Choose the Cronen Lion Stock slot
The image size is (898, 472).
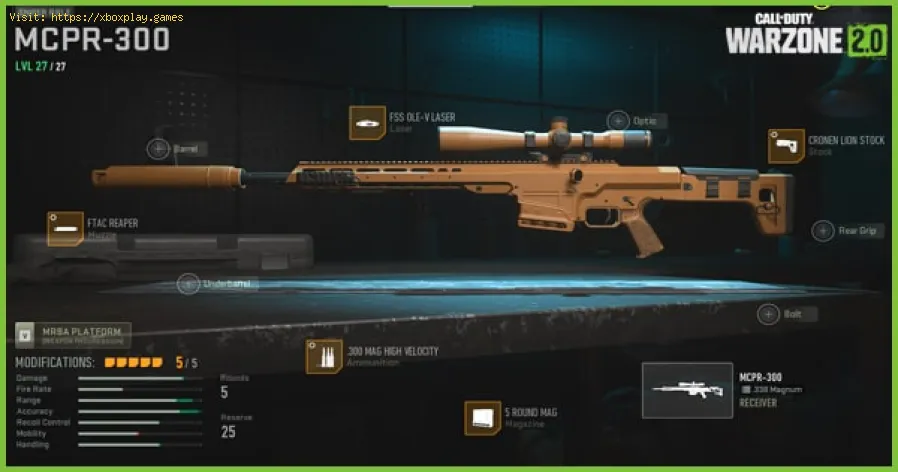[x=785, y=146]
